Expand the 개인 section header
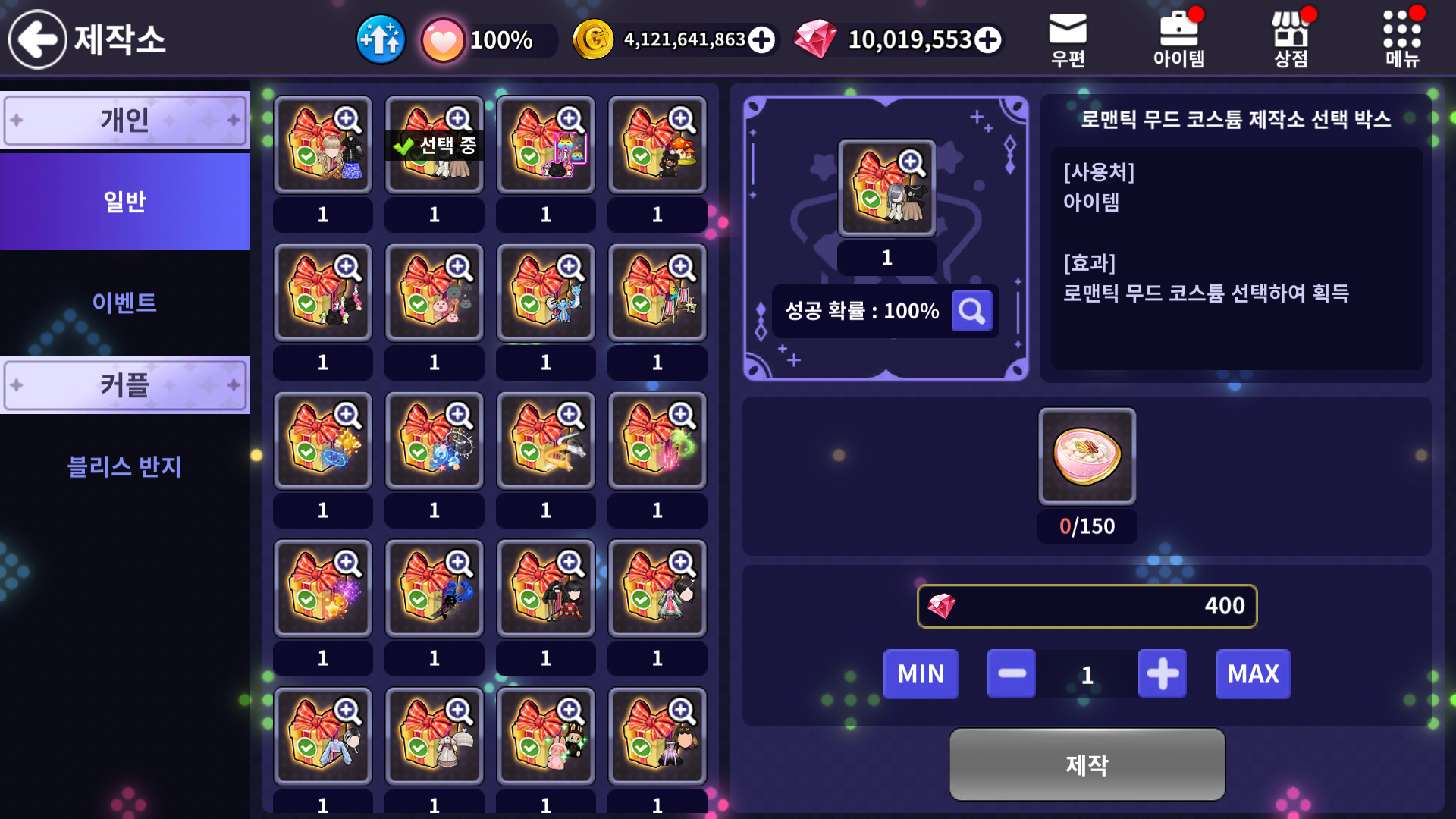This screenshot has width=1456, height=819. (125, 120)
